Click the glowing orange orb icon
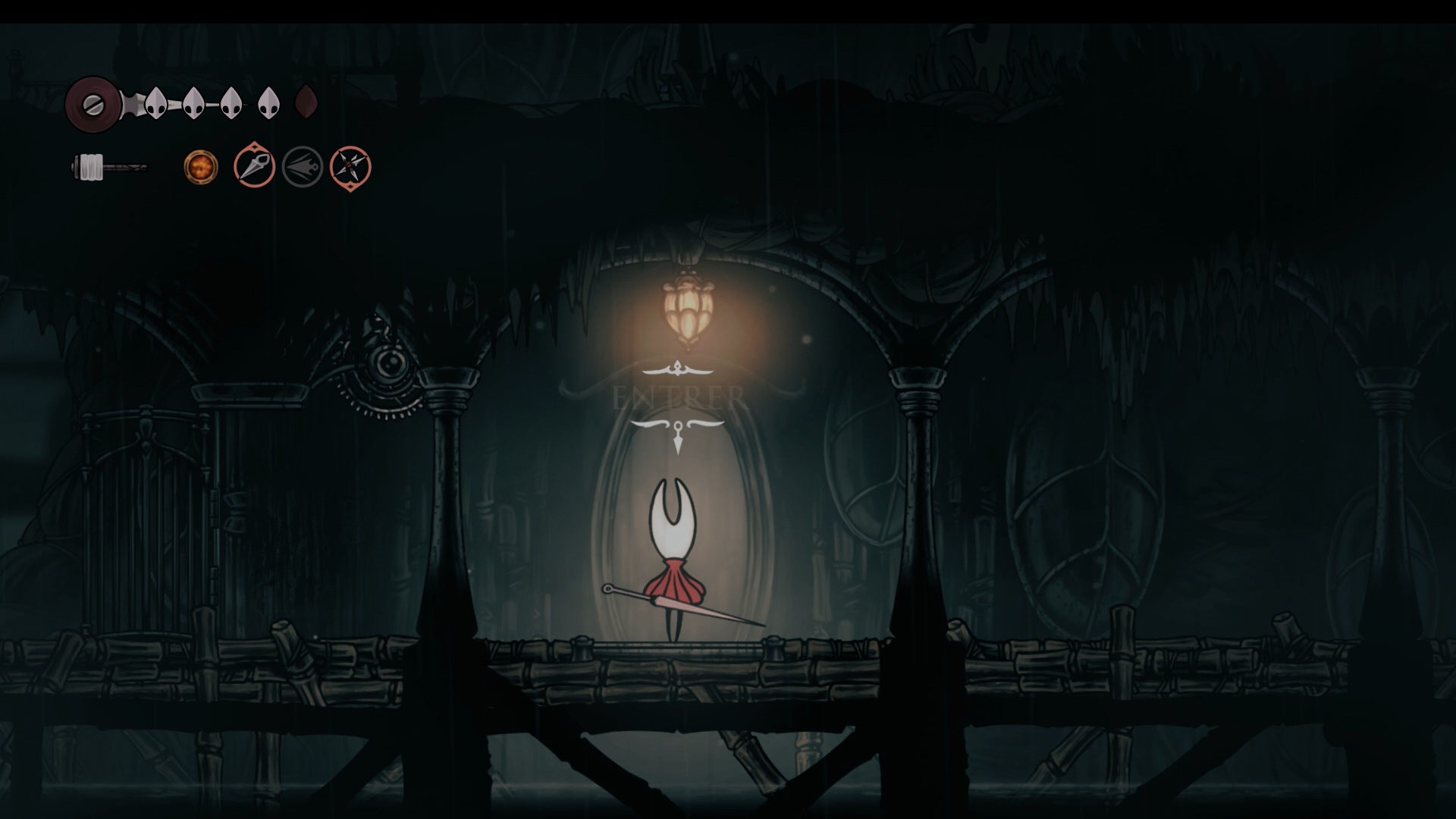Image resolution: width=1456 pixels, height=819 pixels. [201, 167]
